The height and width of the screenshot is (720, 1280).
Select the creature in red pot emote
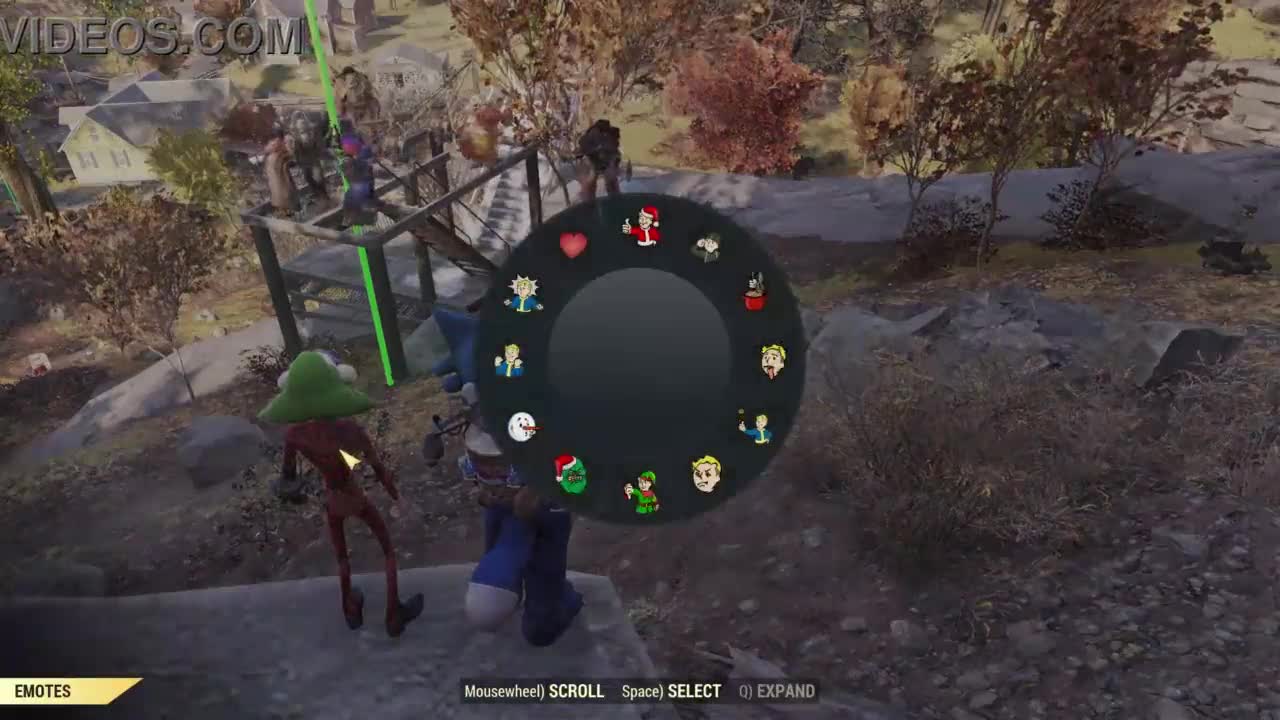[755, 292]
